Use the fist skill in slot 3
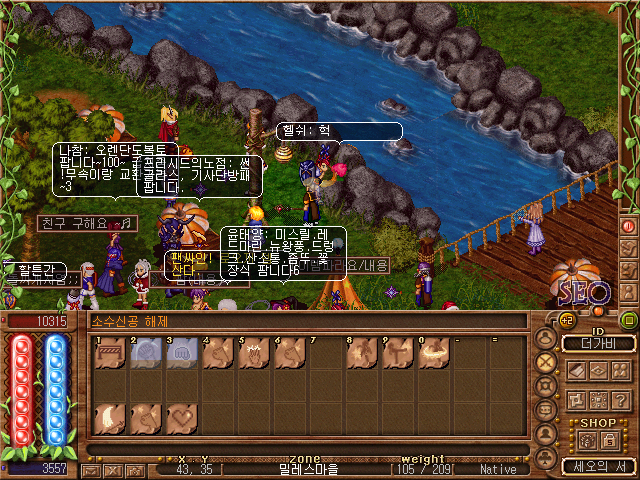Image resolution: width=640 pixels, height=480 pixels. 181,352
